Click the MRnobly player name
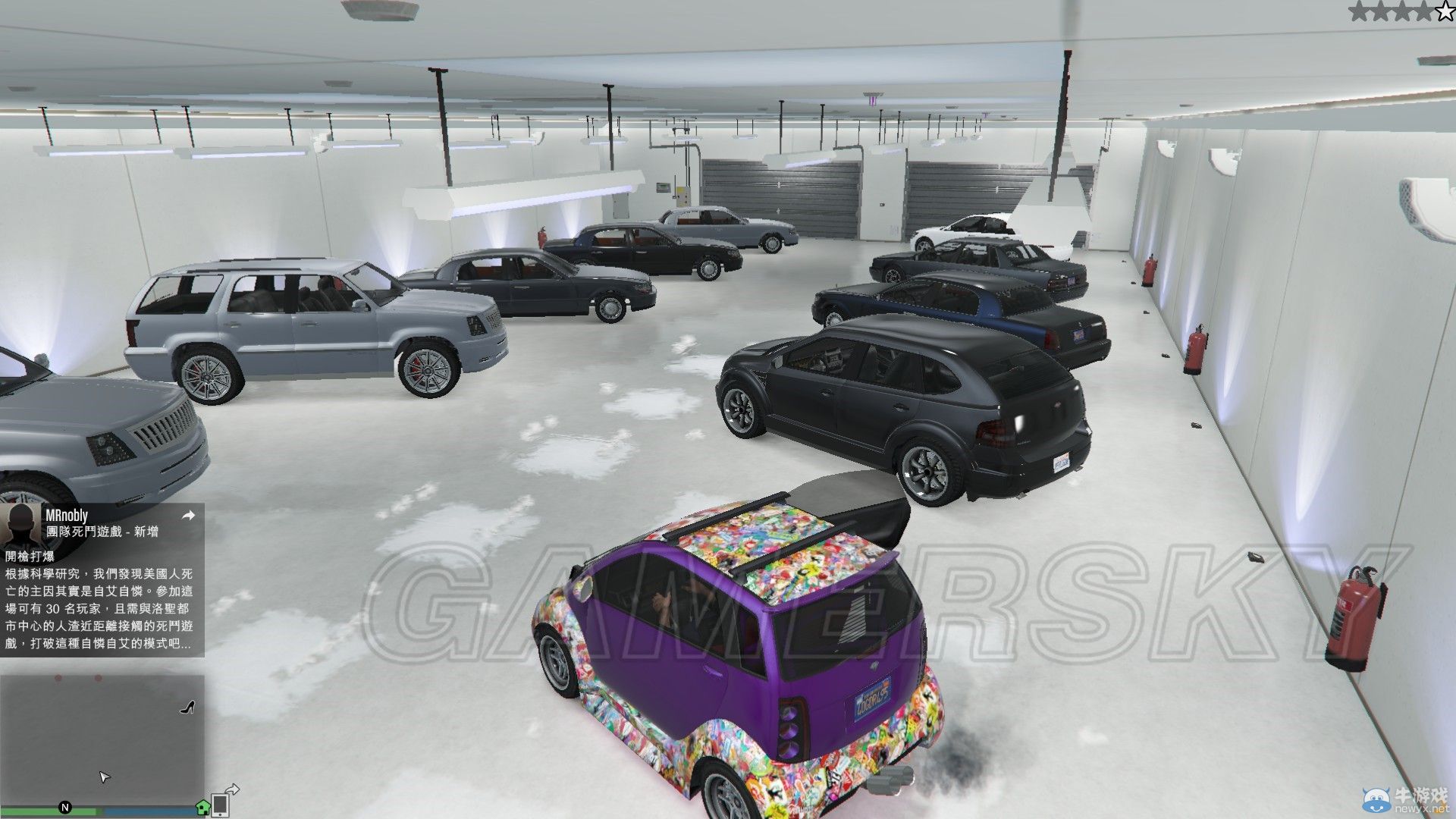 68,514
